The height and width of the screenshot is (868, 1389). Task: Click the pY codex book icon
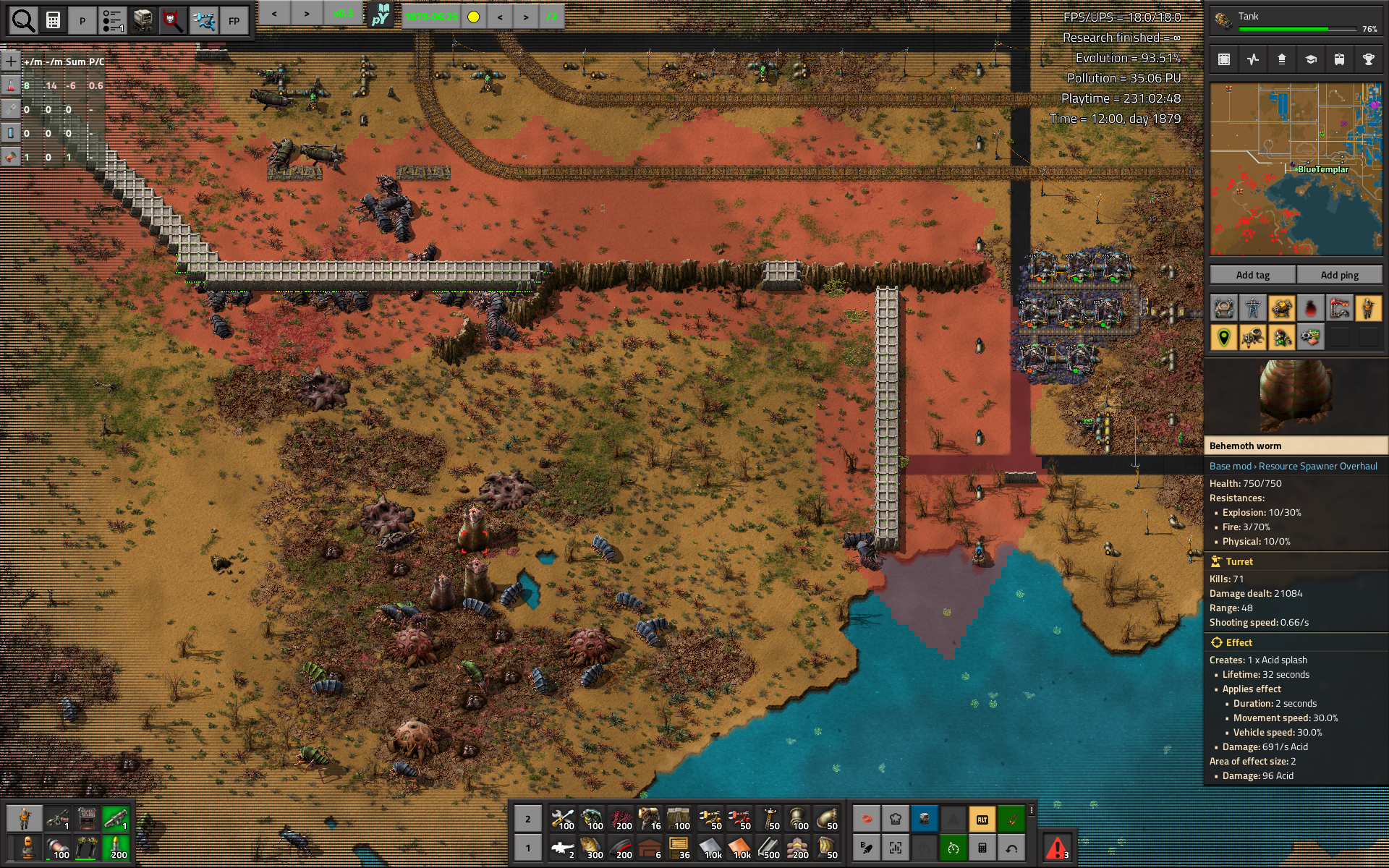click(381, 15)
